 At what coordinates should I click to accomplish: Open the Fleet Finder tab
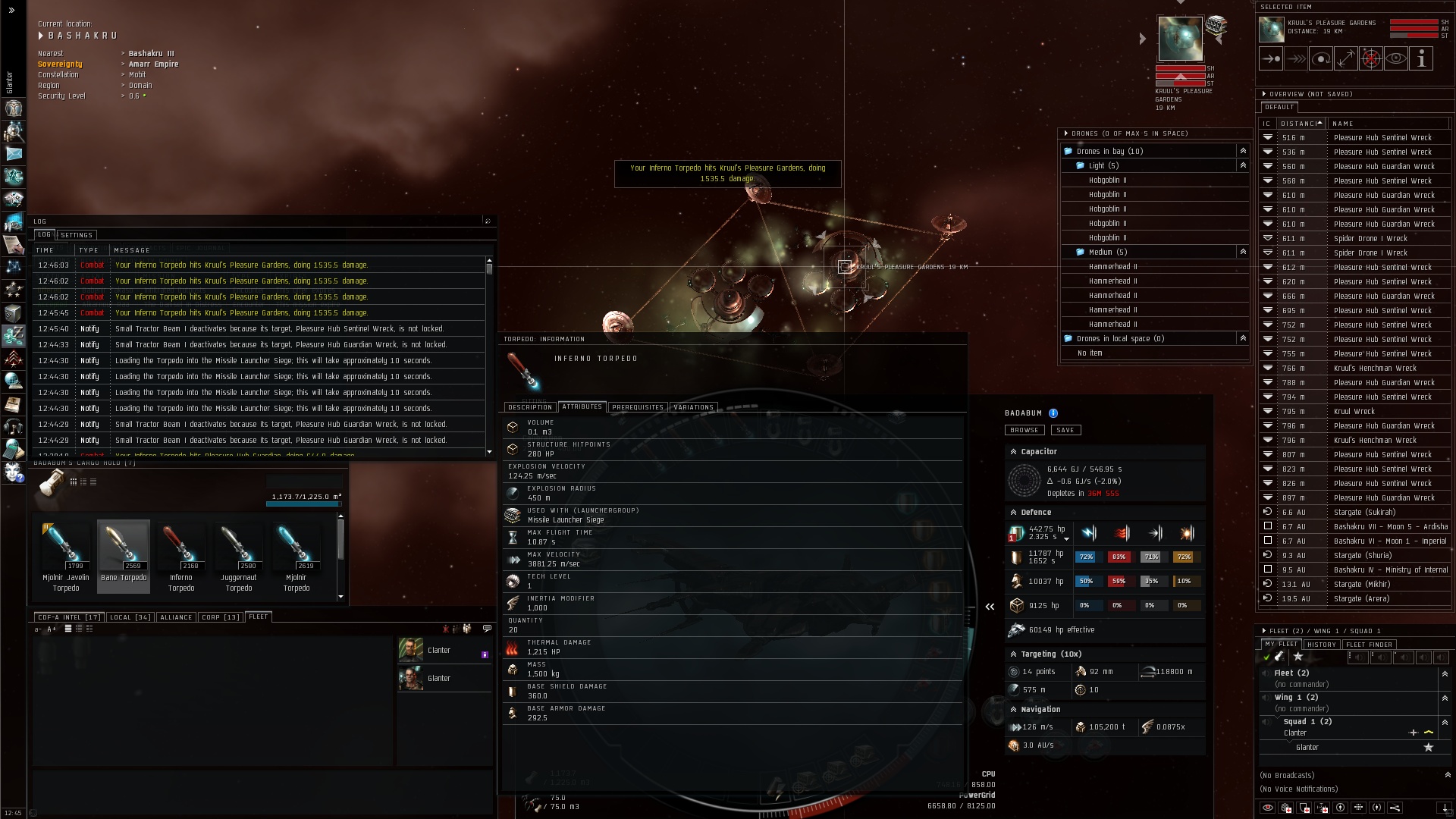[1370, 645]
